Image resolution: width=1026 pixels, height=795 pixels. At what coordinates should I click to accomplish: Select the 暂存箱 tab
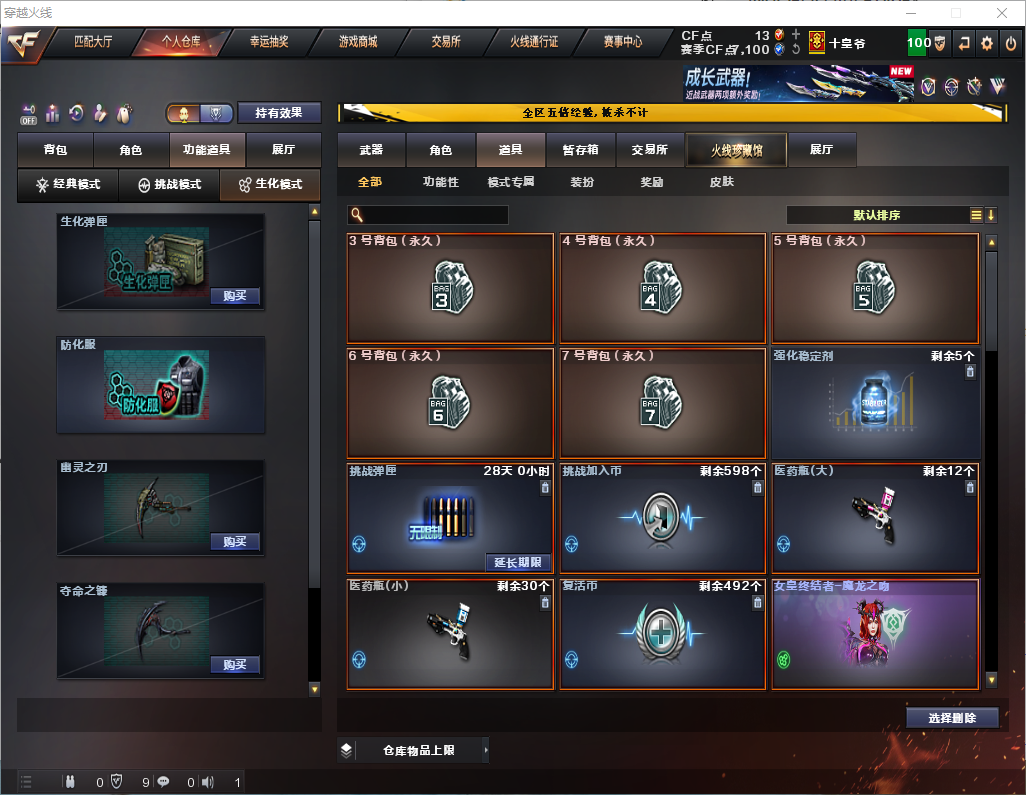click(x=580, y=150)
